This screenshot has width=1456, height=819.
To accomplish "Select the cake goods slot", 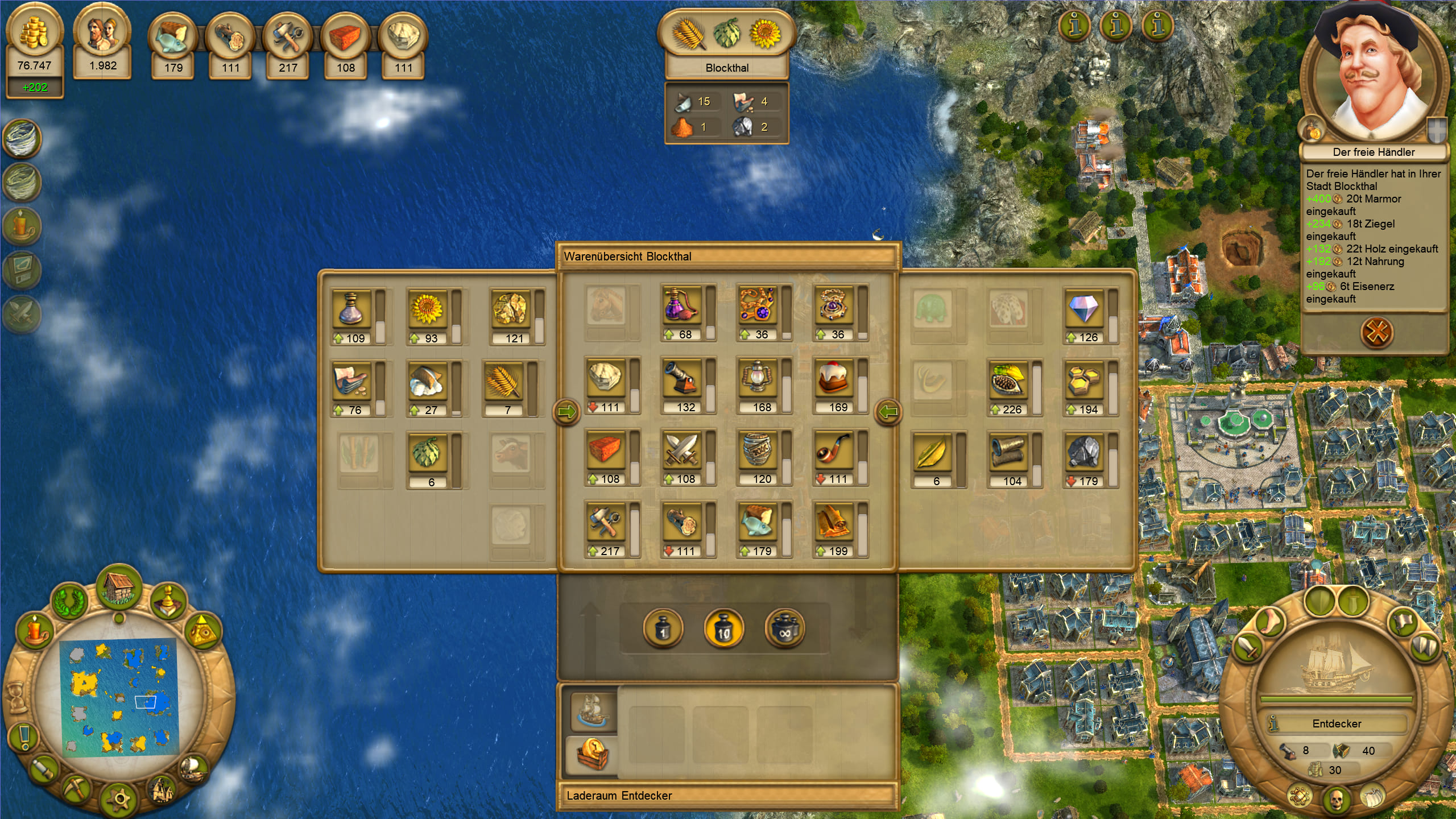I will (834, 379).
